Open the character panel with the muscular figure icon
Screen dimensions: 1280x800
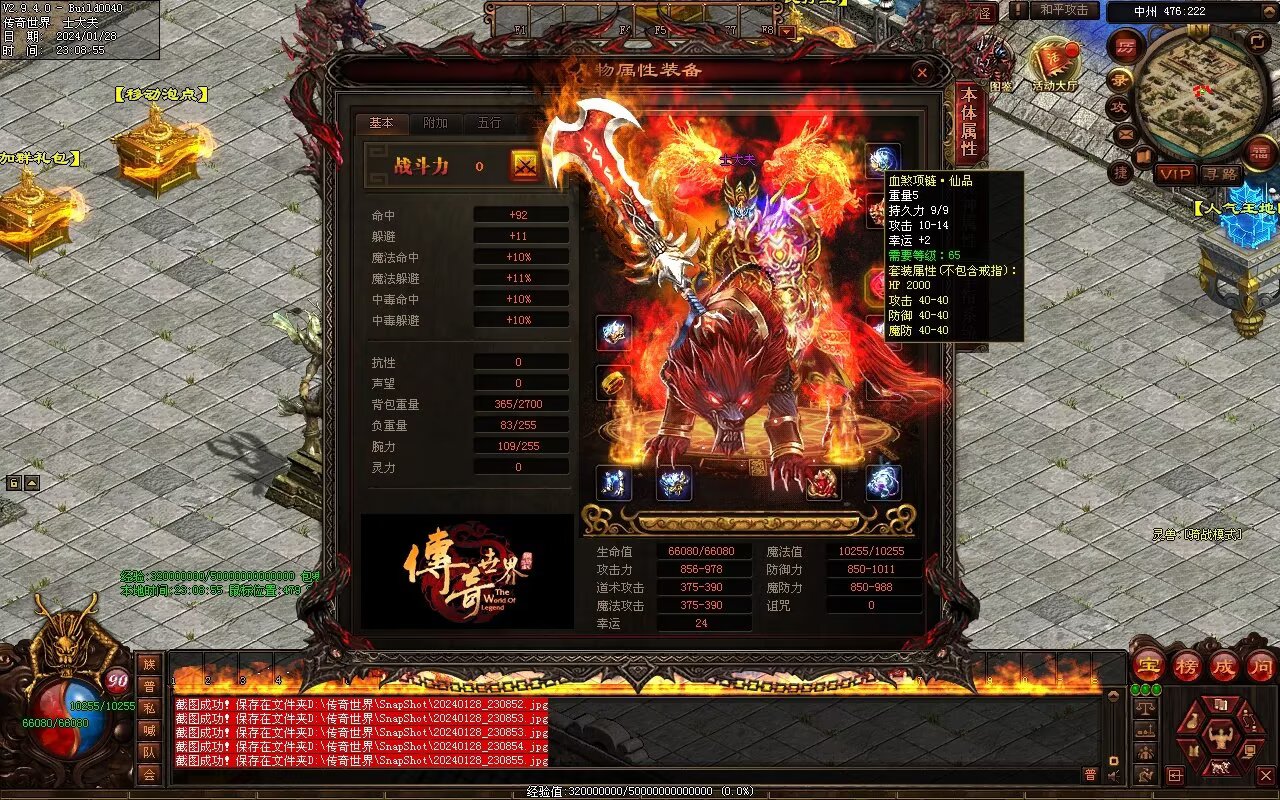1220,739
